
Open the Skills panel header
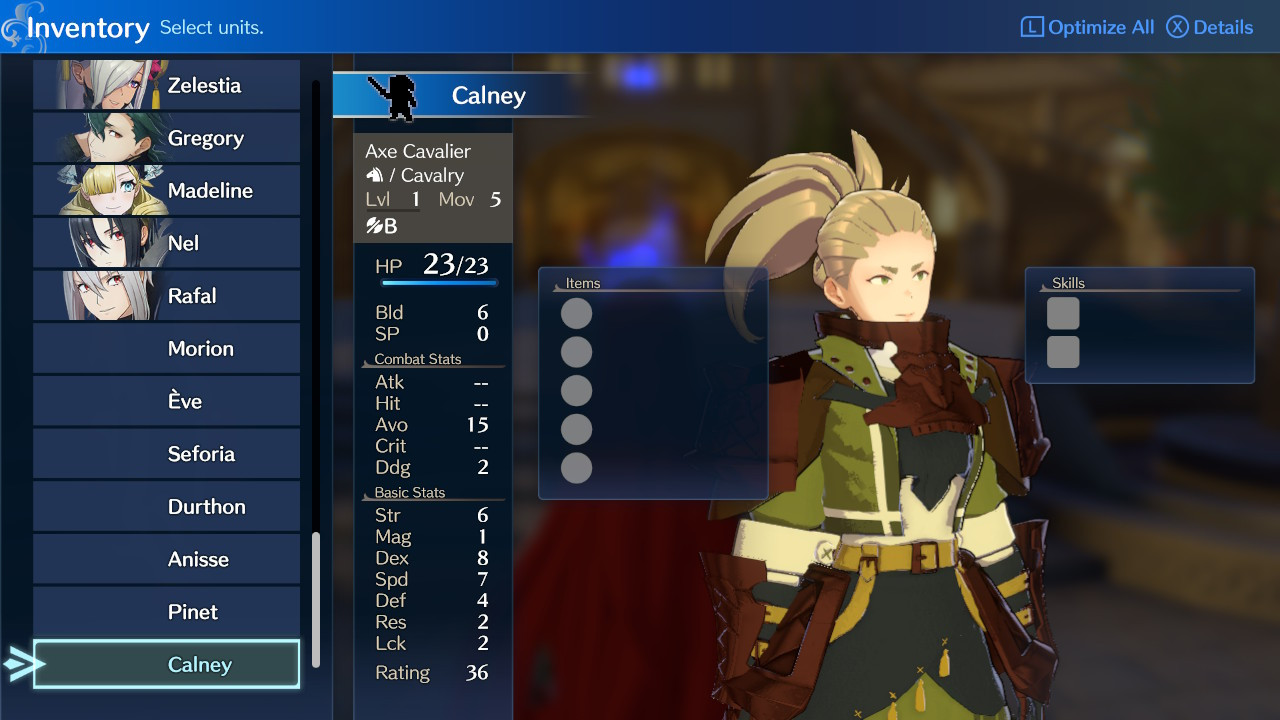(1069, 283)
